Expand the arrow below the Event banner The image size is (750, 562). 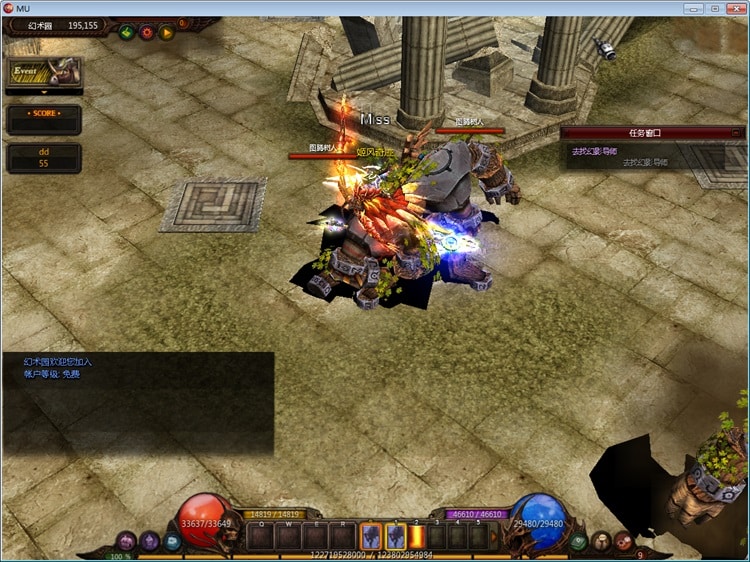43,93
